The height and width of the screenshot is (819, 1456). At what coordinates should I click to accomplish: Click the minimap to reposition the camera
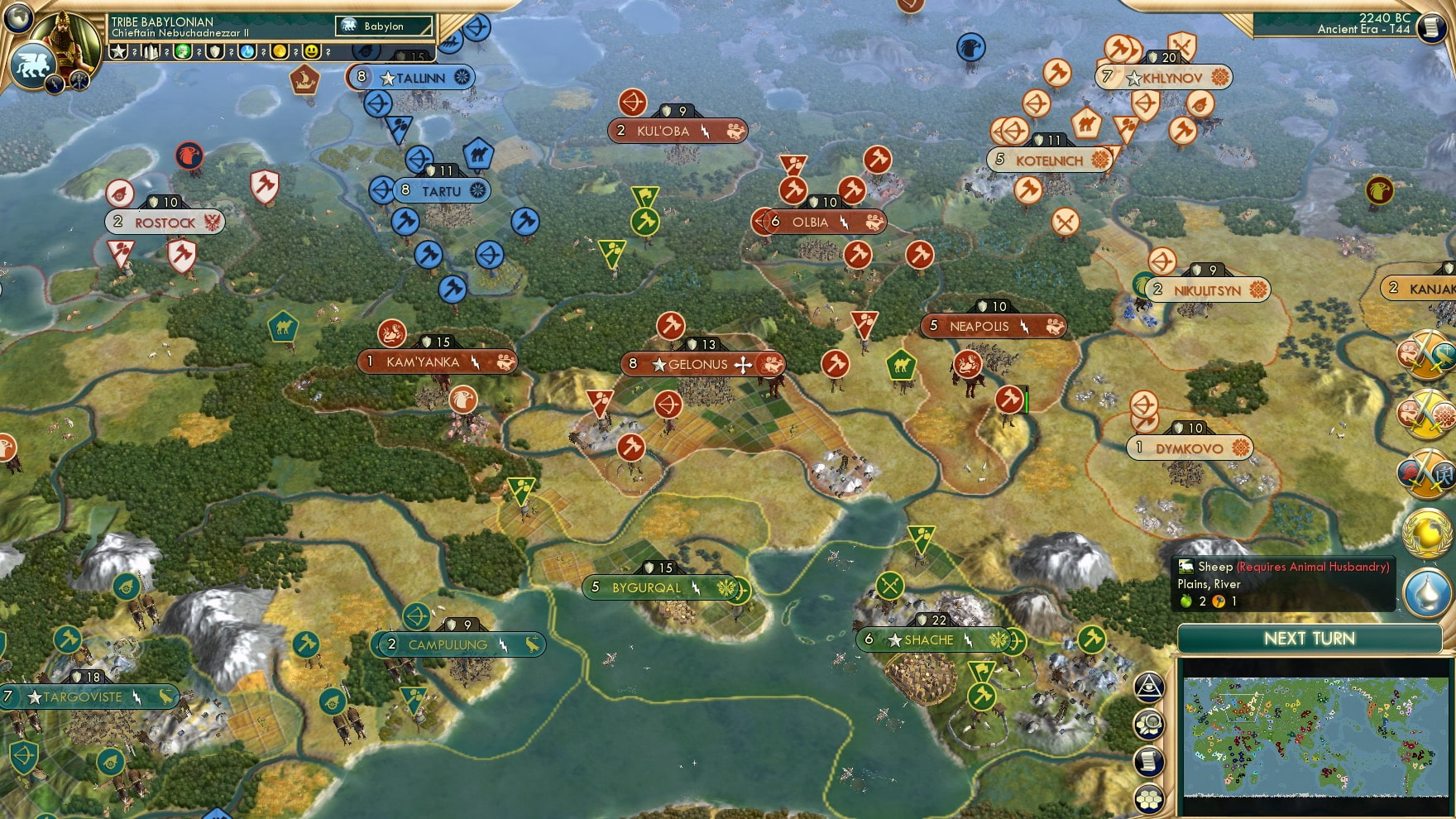(1315, 736)
